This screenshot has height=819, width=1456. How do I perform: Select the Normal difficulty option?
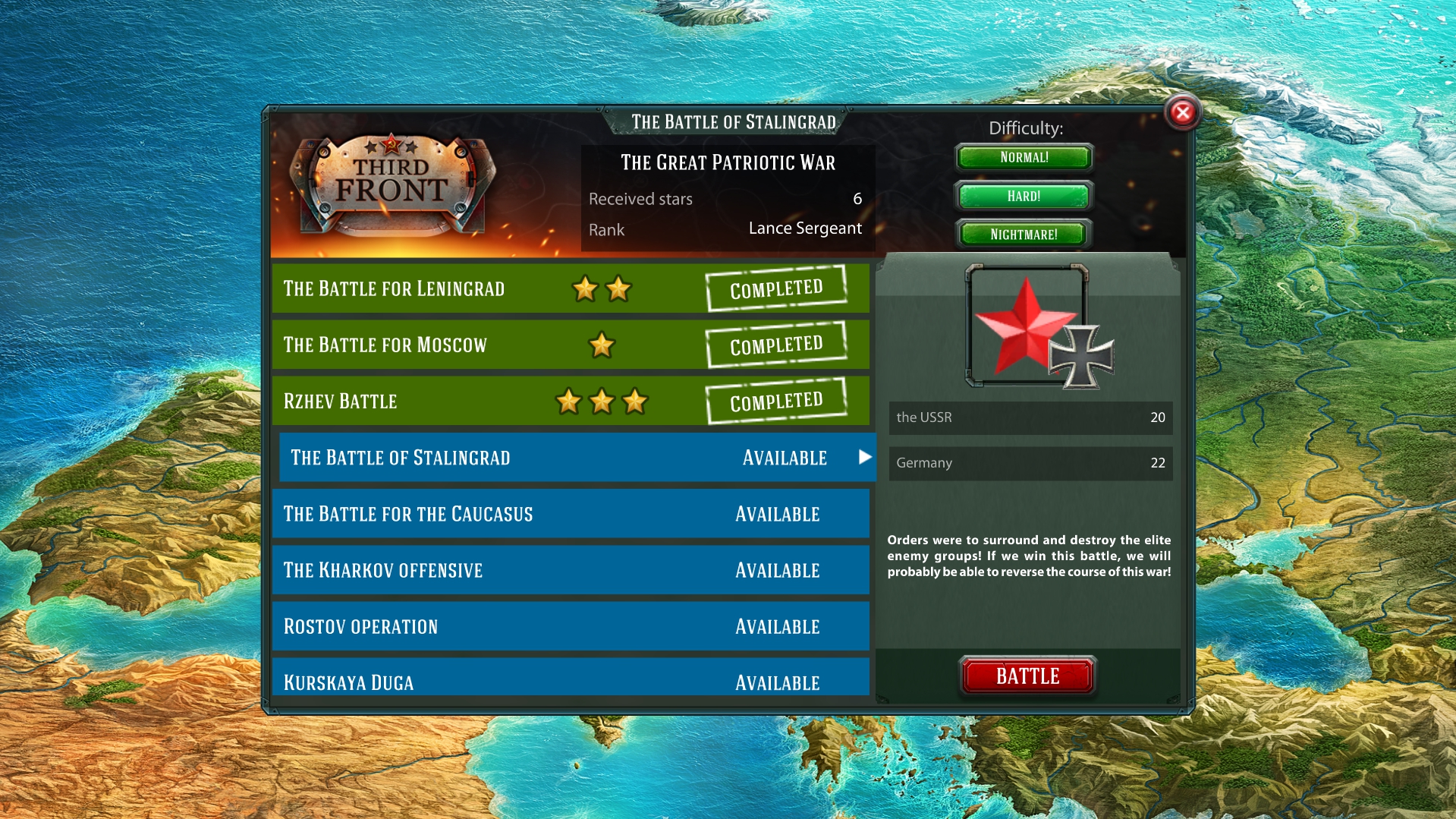pyautogui.click(x=1024, y=157)
